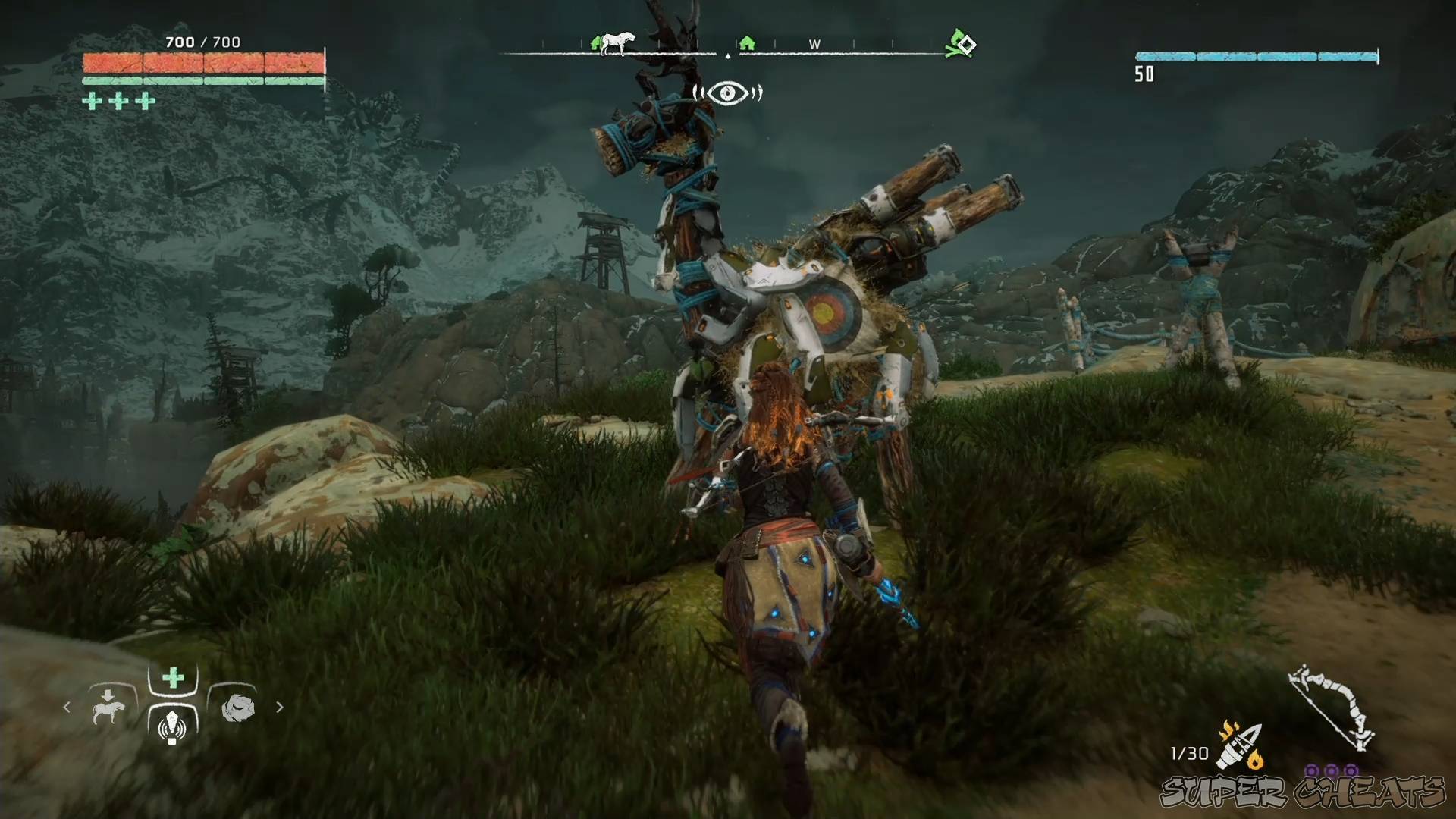Click the 1/30 ammo counter

[x=1188, y=753]
